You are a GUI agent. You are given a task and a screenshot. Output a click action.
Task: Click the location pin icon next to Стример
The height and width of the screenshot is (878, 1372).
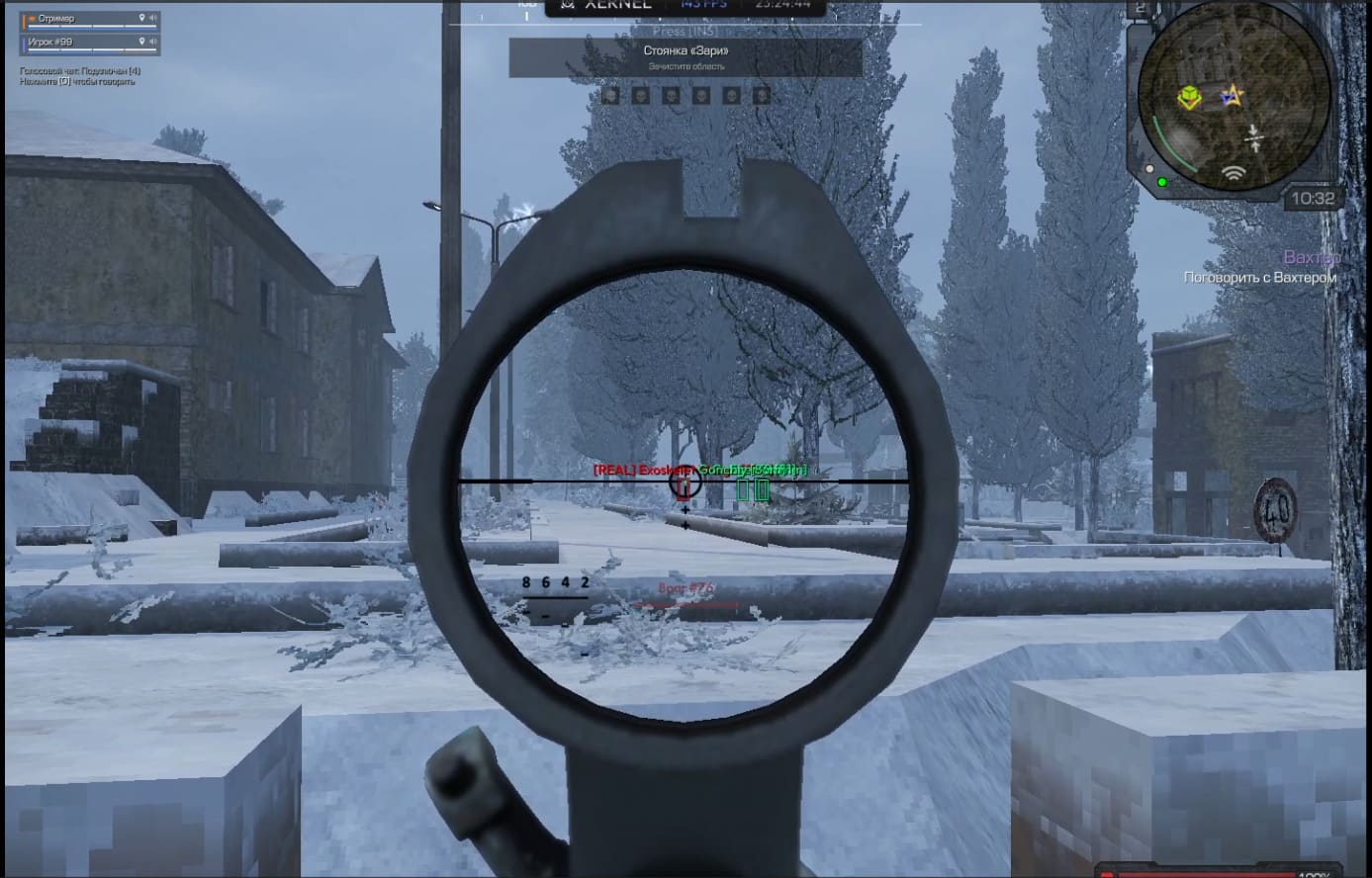point(142,17)
